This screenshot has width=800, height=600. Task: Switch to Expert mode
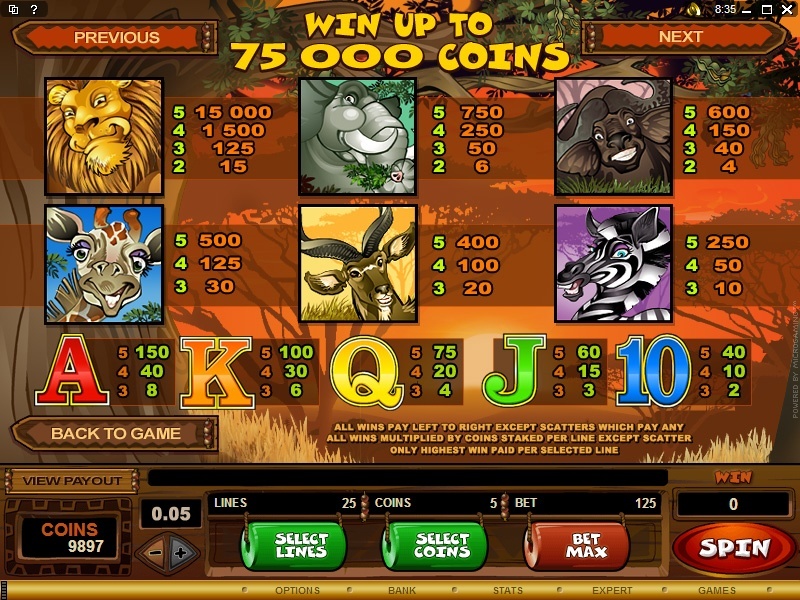[612, 591]
